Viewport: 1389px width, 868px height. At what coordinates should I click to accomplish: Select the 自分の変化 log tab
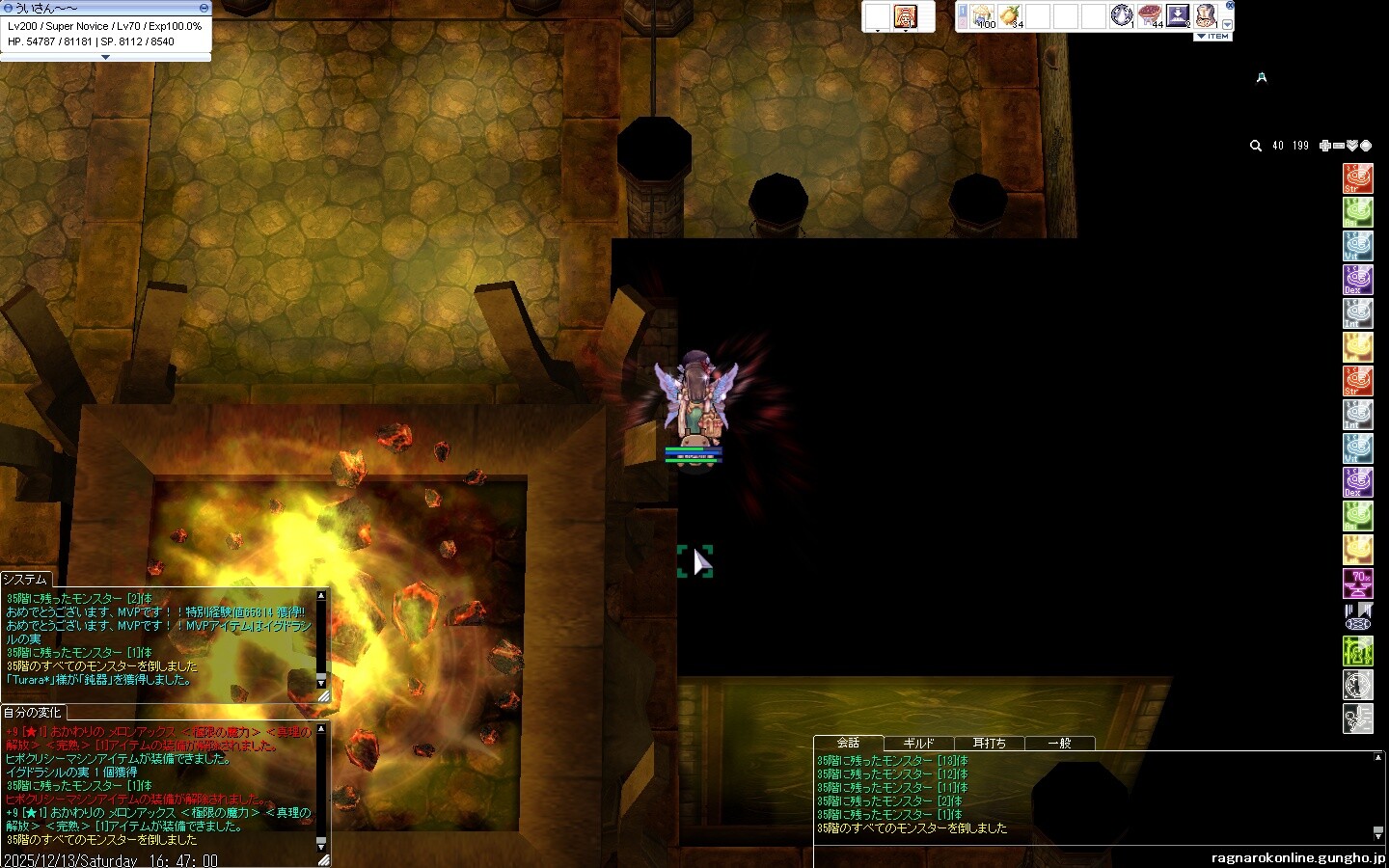pyautogui.click(x=32, y=713)
